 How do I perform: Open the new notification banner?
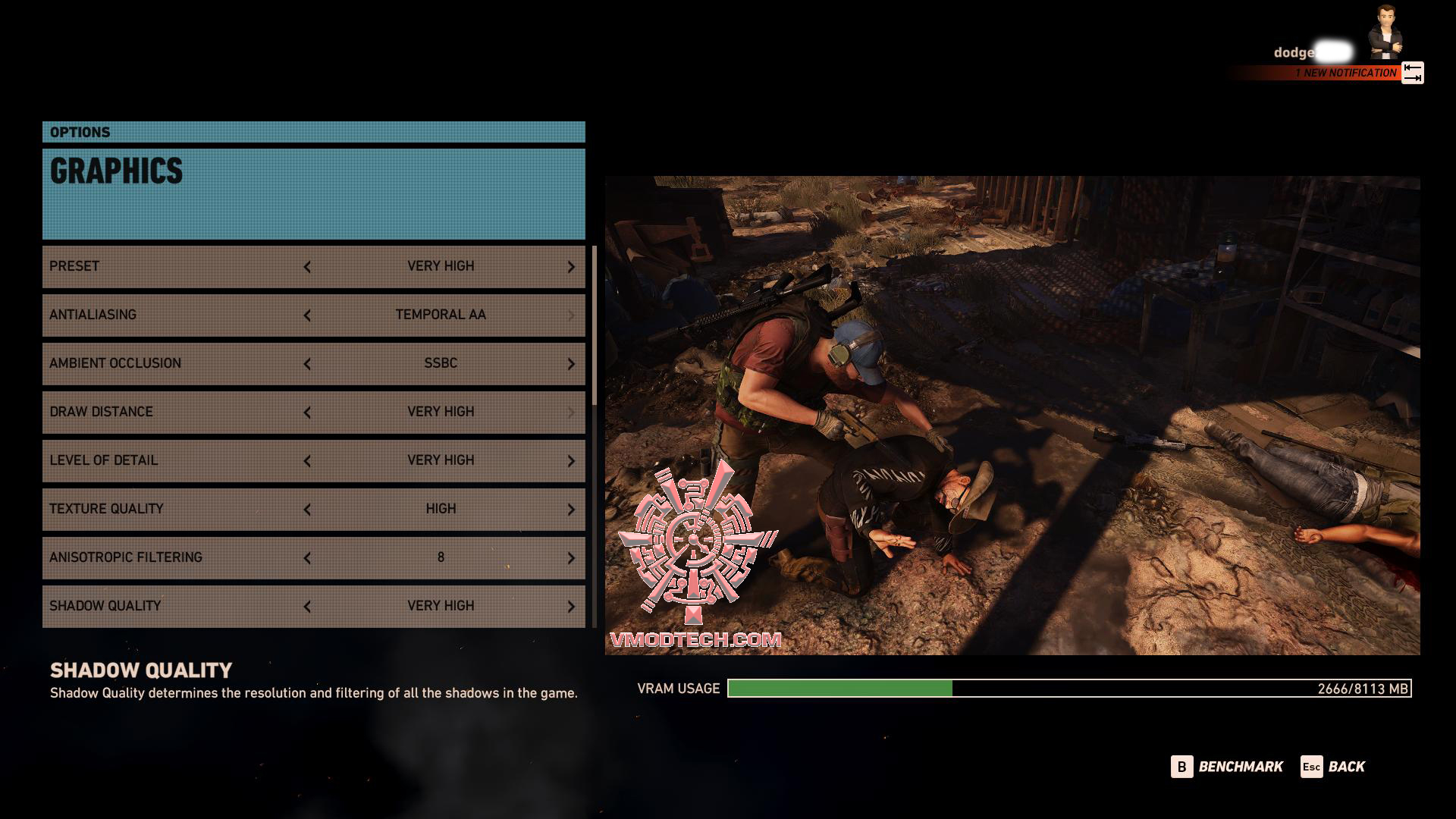[1345, 73]
